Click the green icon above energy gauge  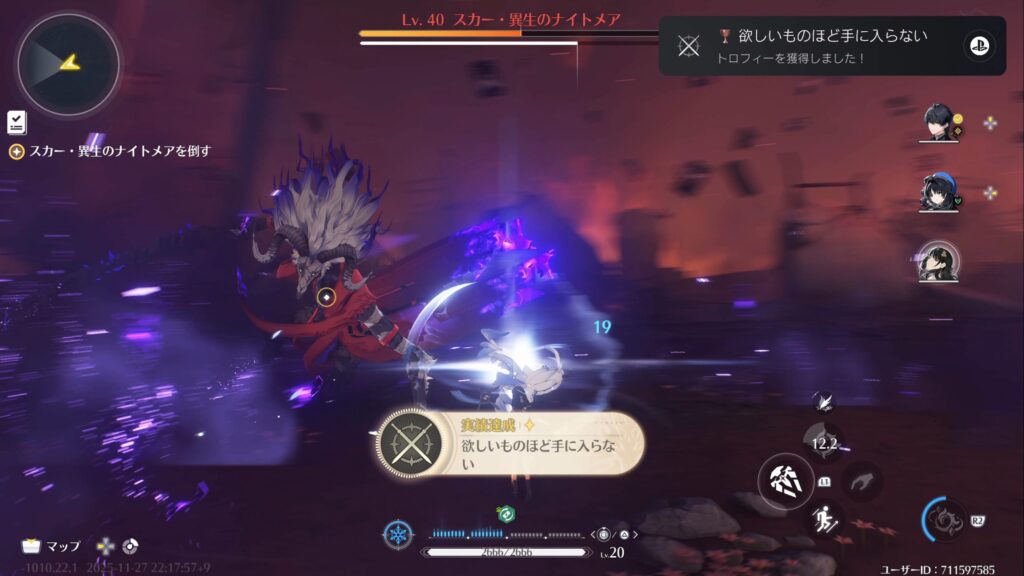tap(506, 514)
